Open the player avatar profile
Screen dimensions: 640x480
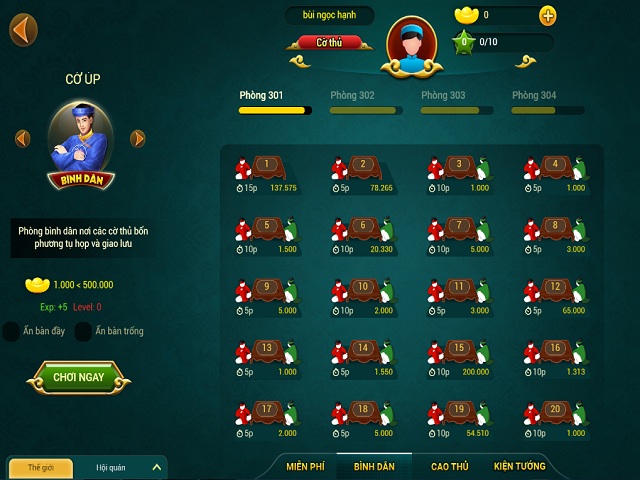click(411, 44)
